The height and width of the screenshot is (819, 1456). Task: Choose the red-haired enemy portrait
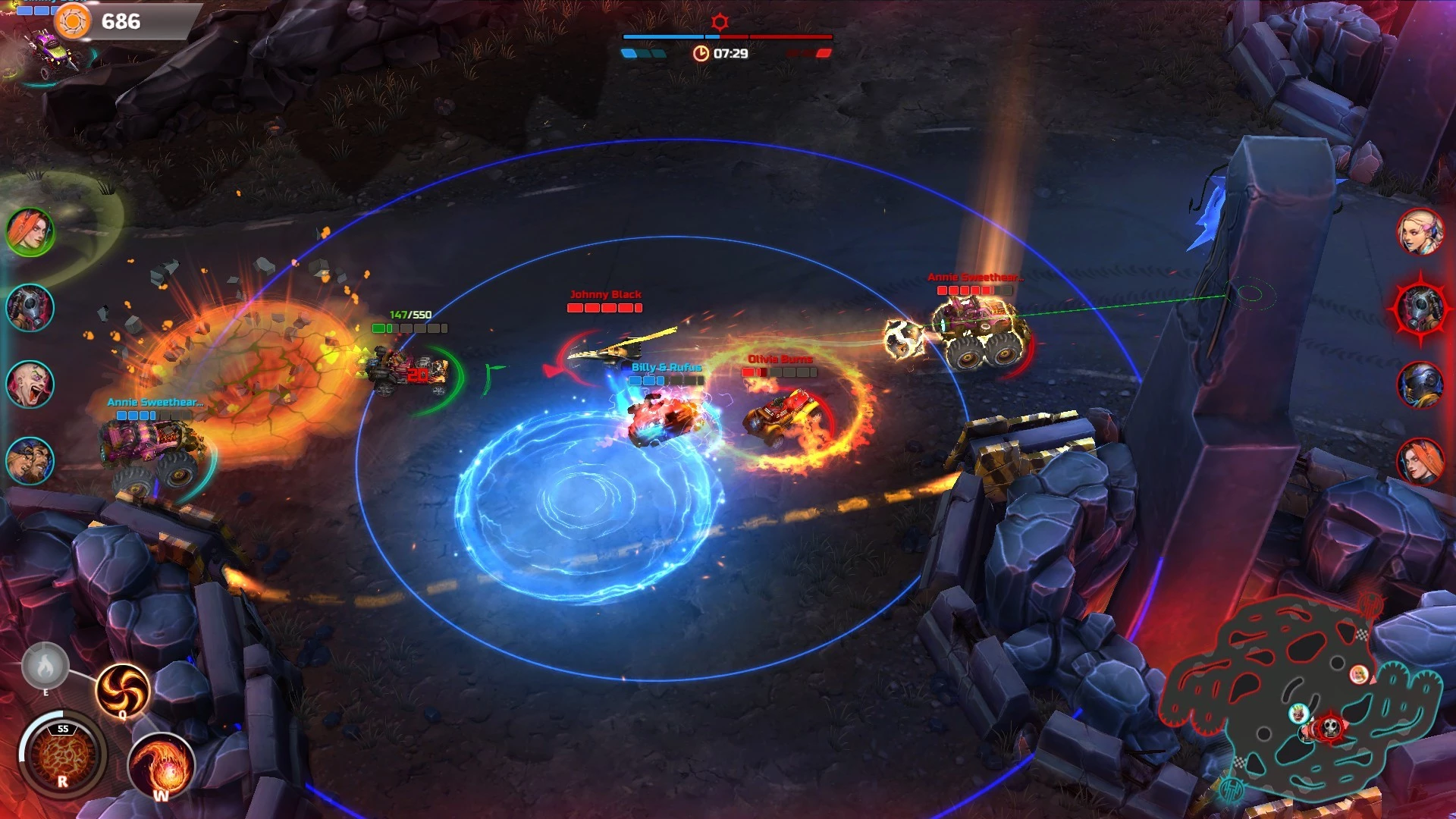pos(1420,460)
